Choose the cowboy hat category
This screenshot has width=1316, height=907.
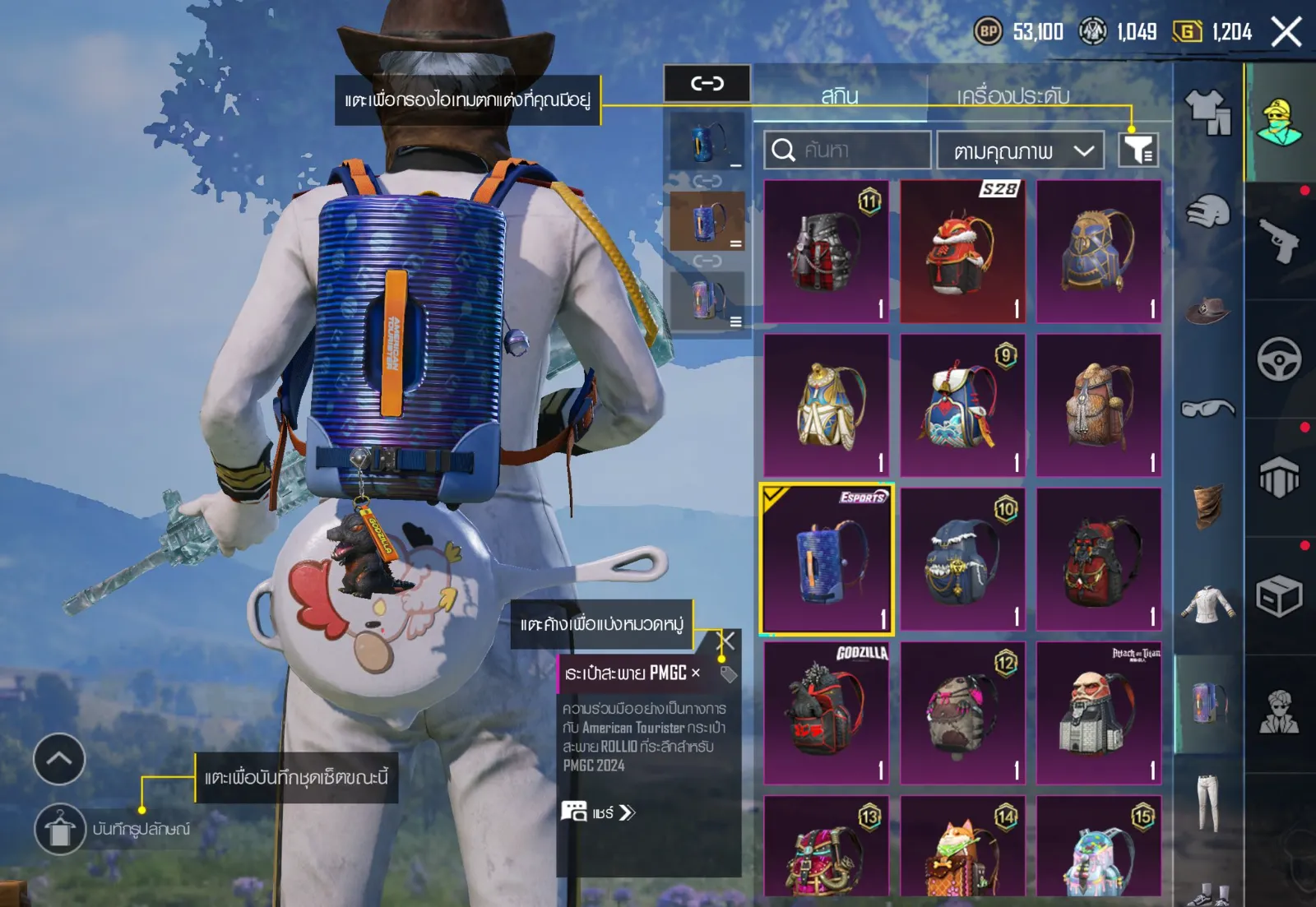1207,311
